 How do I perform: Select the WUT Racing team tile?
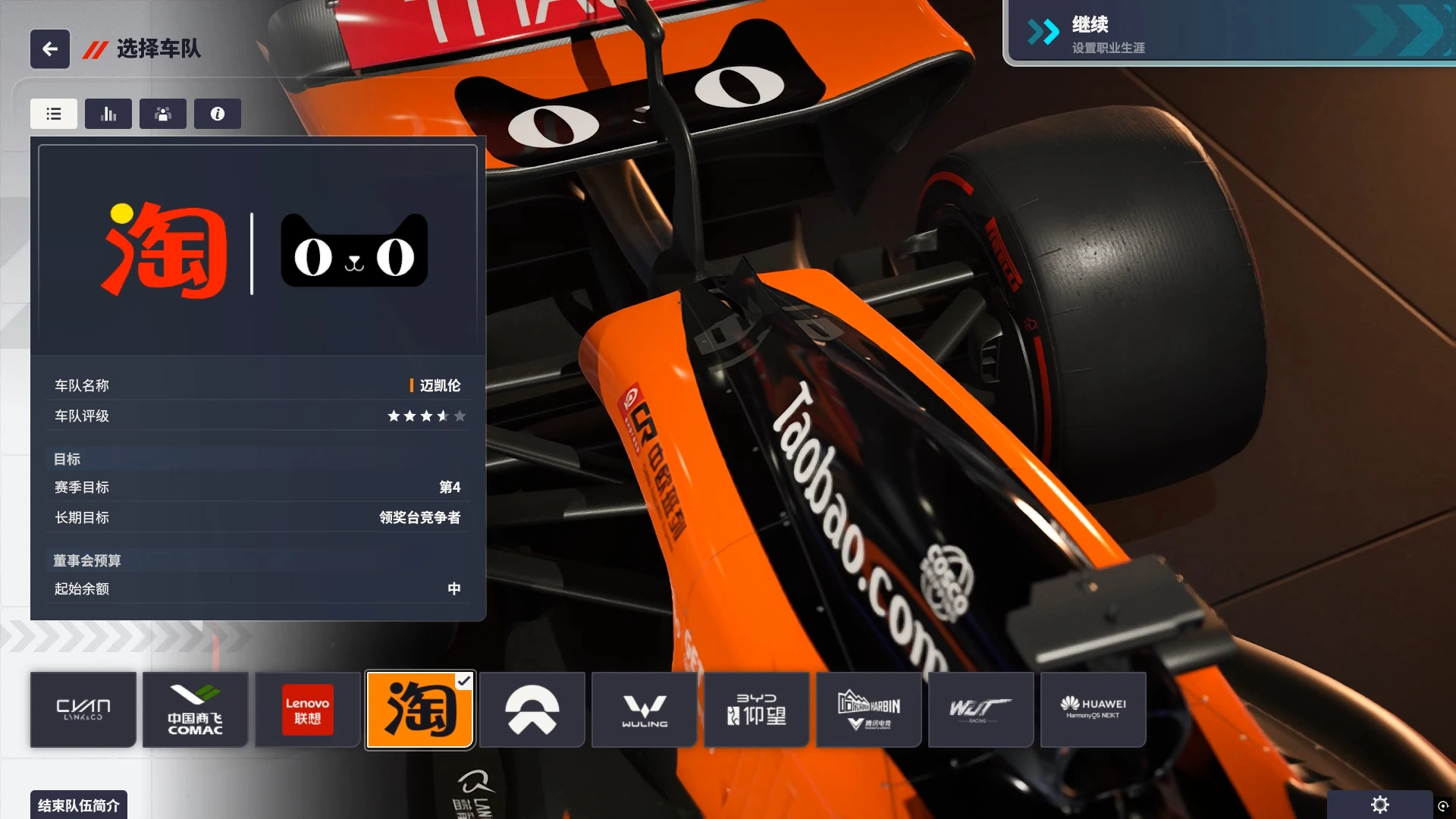981,710
